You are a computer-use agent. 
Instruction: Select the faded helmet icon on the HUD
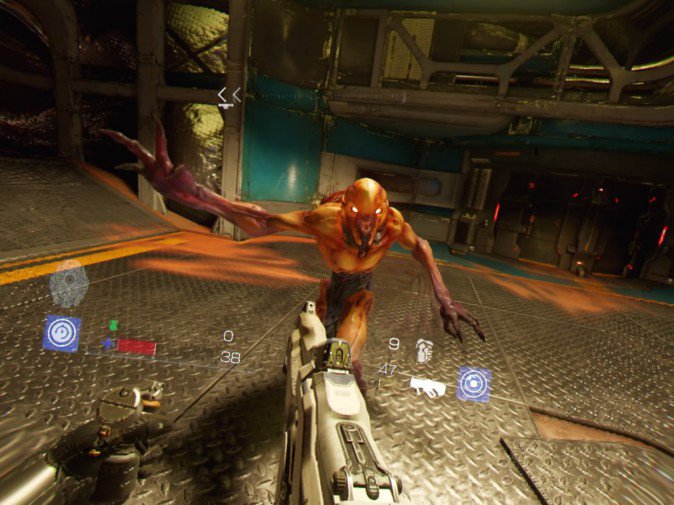point(68,283)
